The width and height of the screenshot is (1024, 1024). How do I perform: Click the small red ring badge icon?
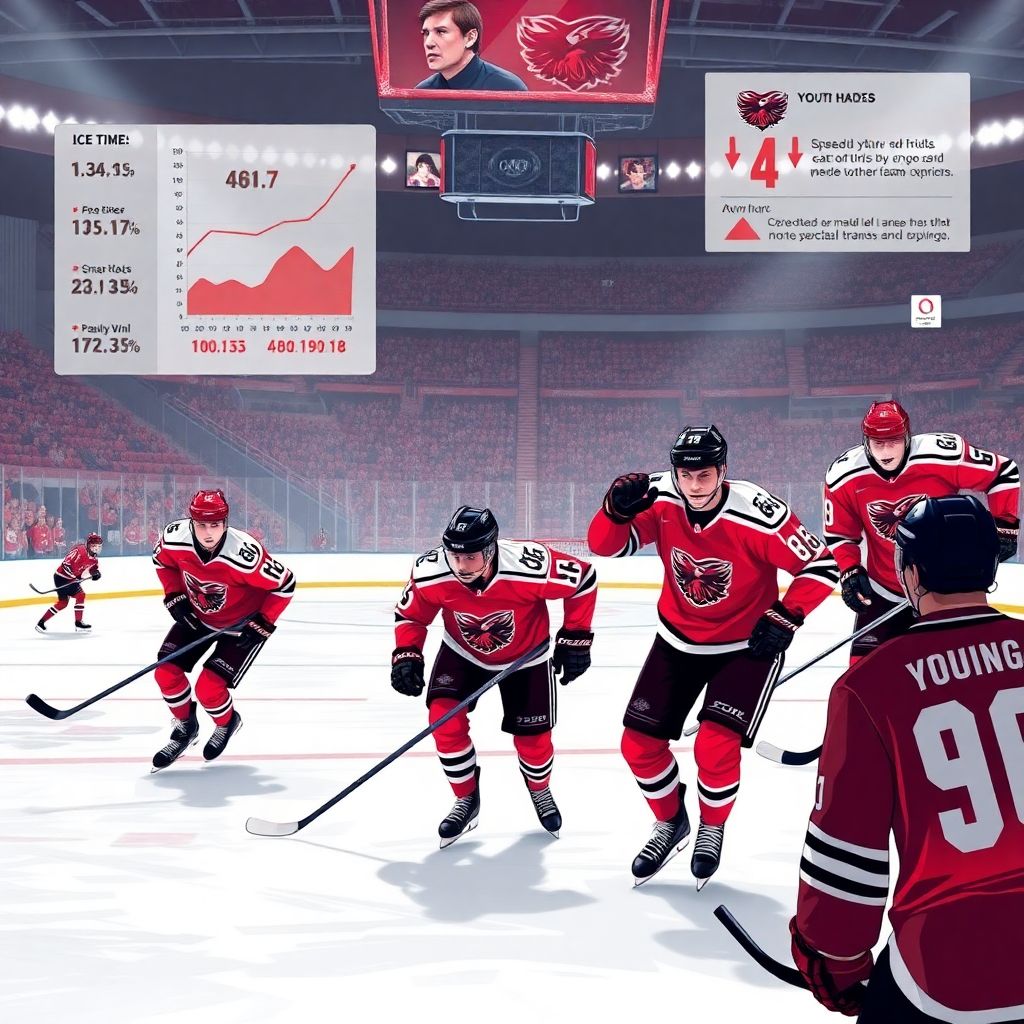point(925,310)
